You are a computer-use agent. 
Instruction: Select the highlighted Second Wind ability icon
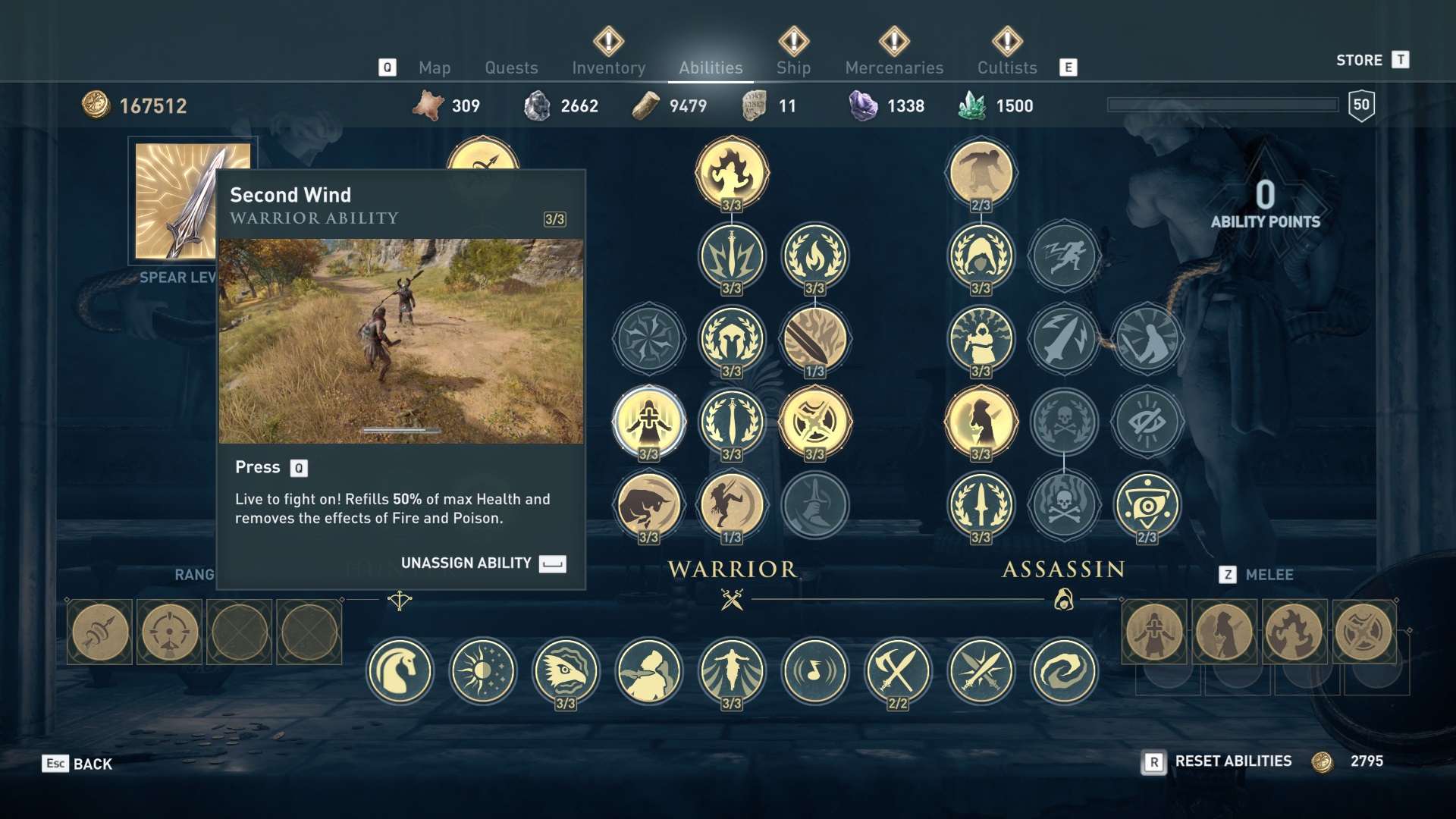[648, 421]
